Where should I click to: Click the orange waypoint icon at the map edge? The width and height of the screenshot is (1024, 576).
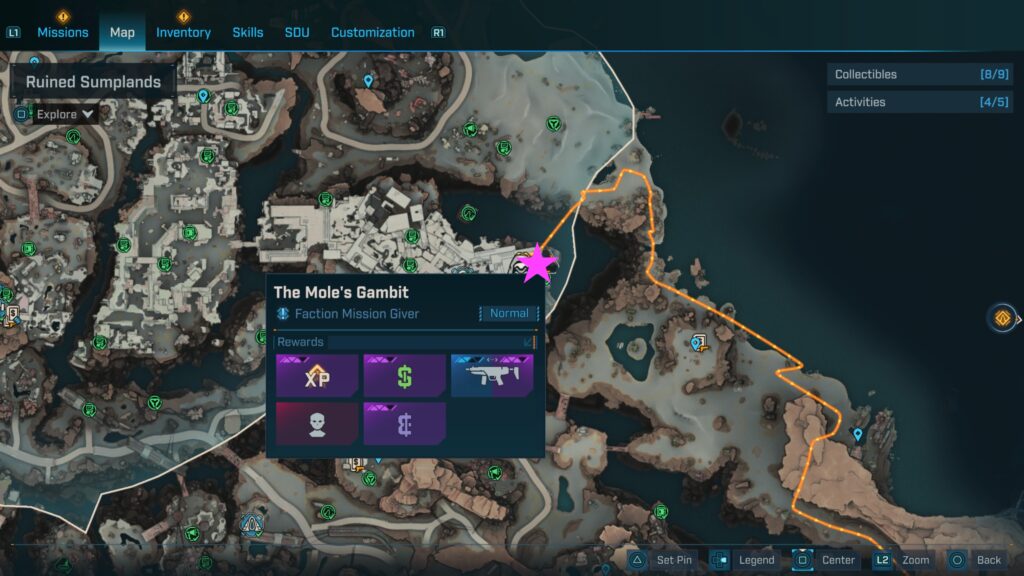point(1002,319)
